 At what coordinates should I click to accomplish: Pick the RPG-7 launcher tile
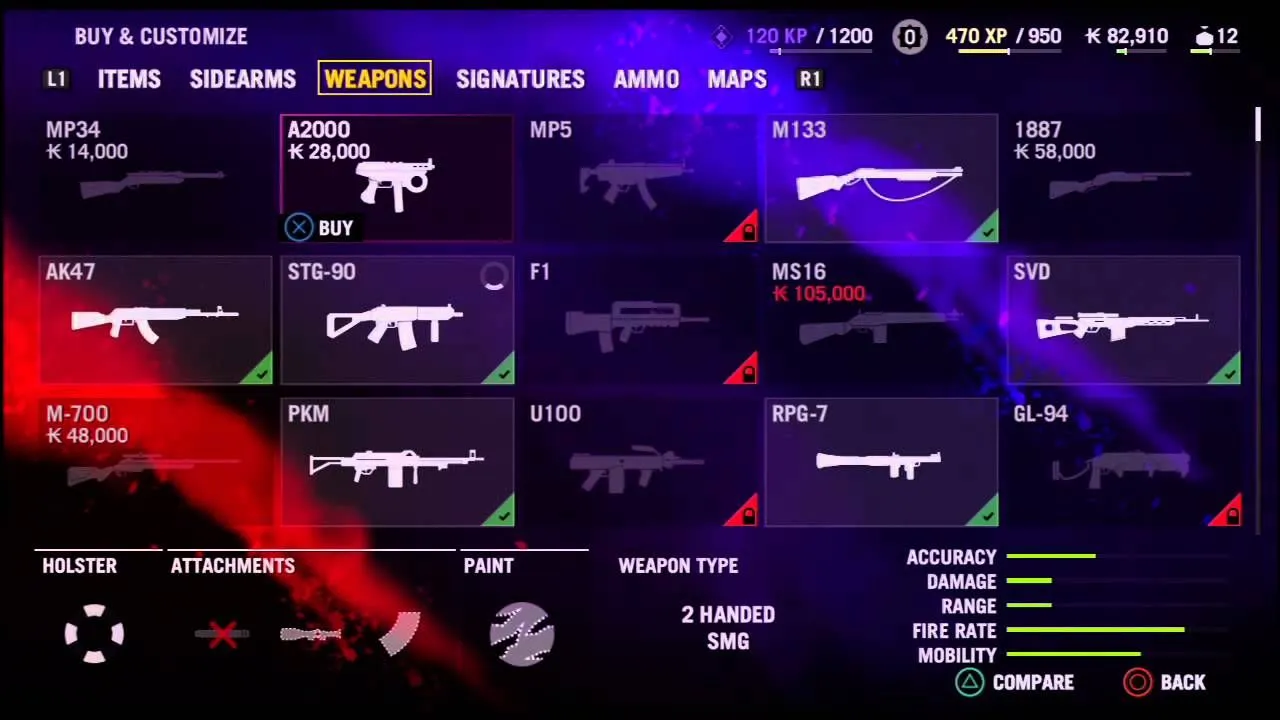pyautogui.click(x=881, y=462)
